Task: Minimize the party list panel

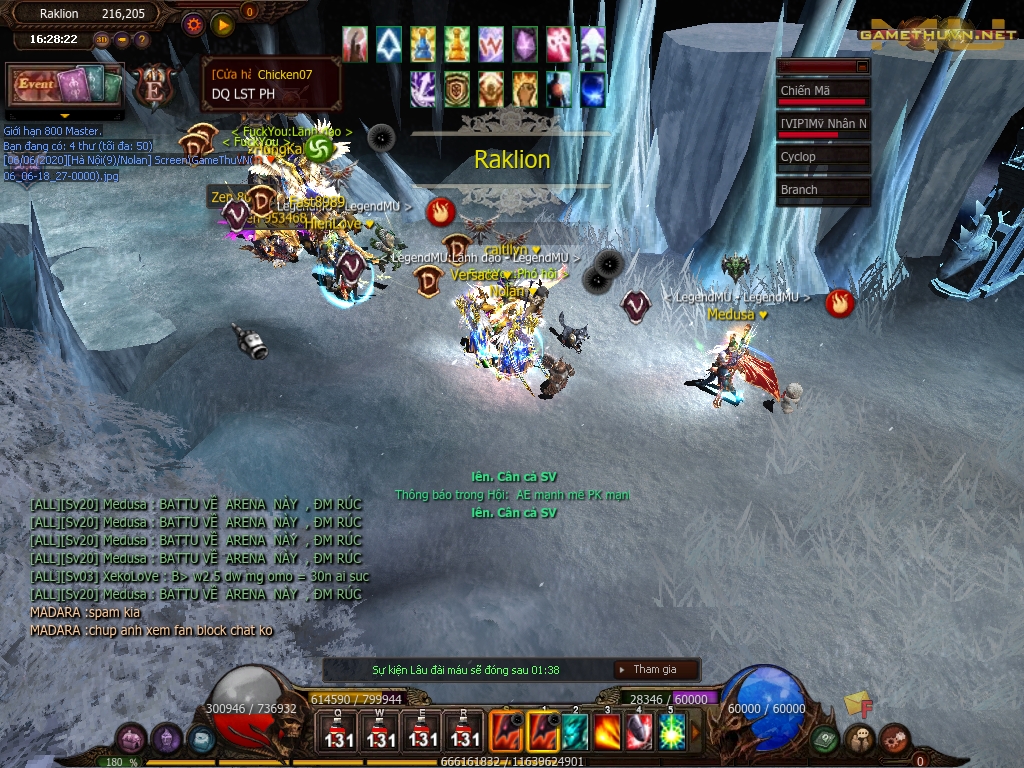Action: click(x=861, y=66)
